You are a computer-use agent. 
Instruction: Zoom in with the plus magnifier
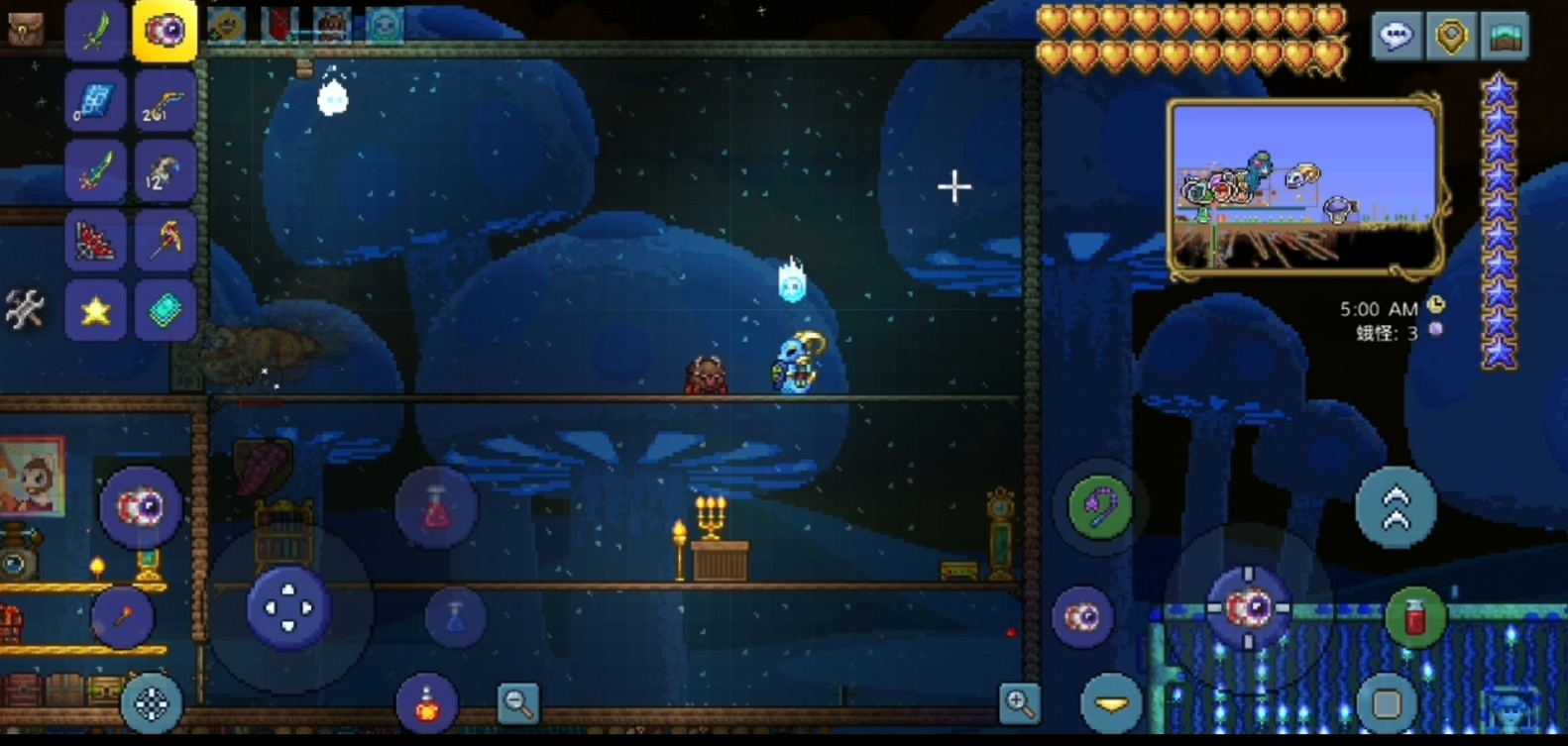[1019, 703]
